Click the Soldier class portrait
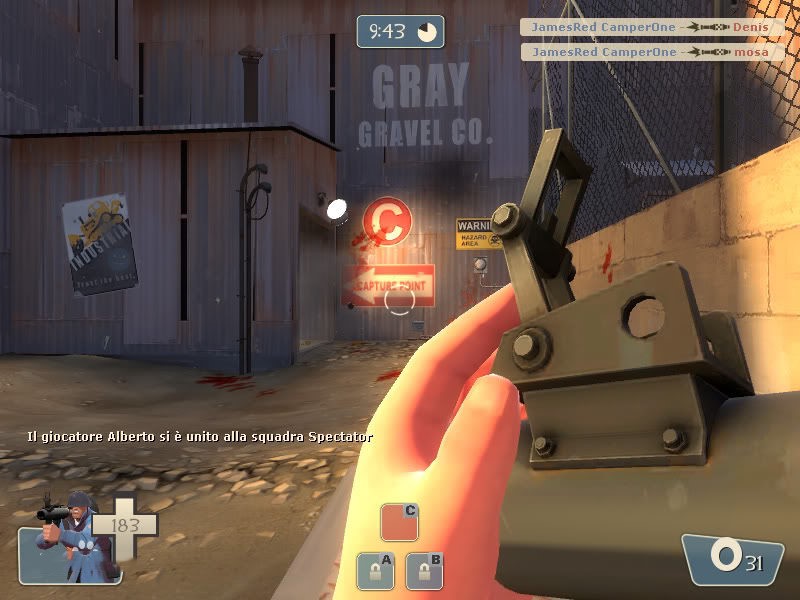This screenshot has height=600, width=800. coord(66,540)
